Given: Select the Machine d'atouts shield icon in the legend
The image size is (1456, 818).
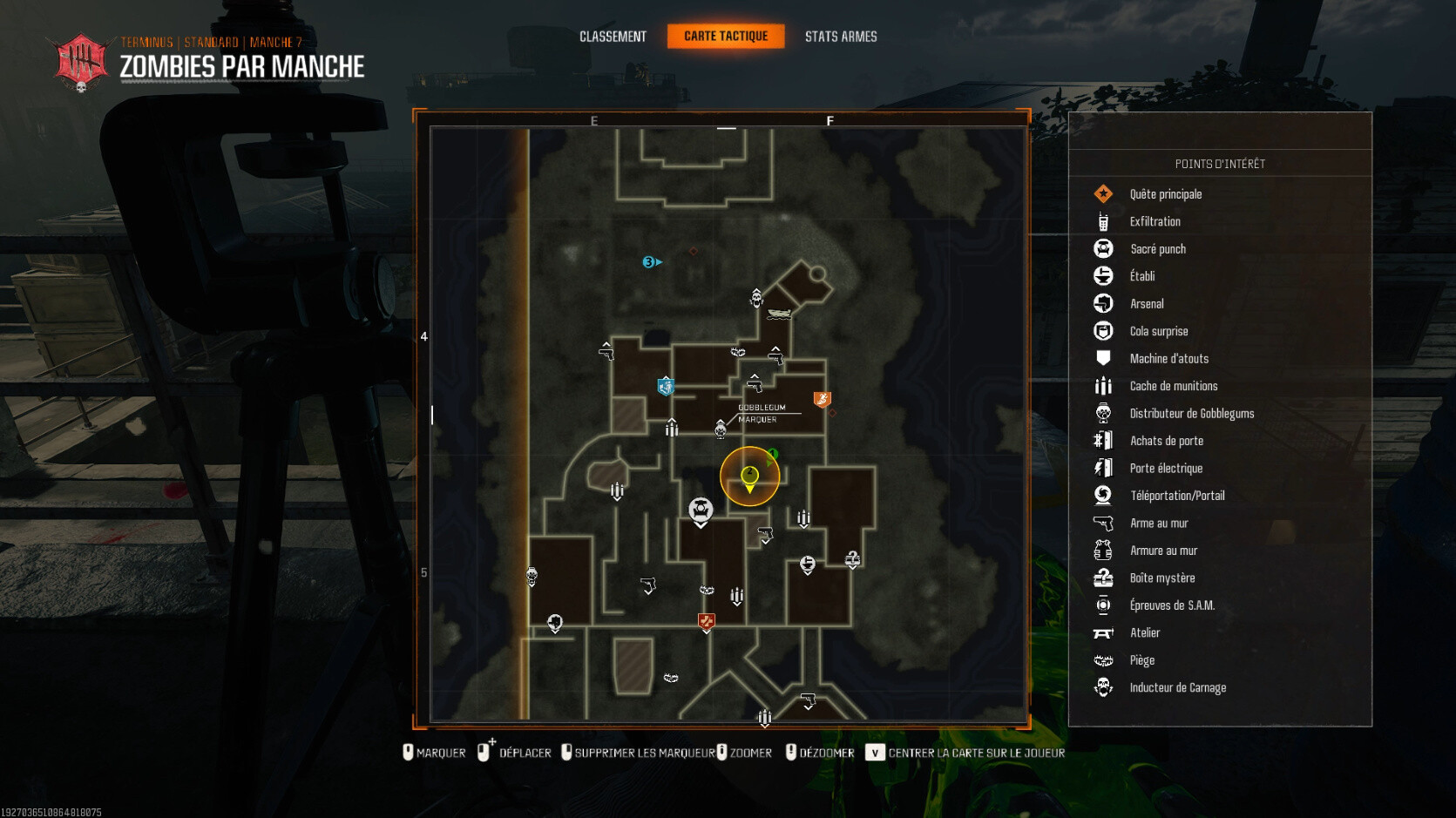Looking at the screenshot, I should (1104, 358).
